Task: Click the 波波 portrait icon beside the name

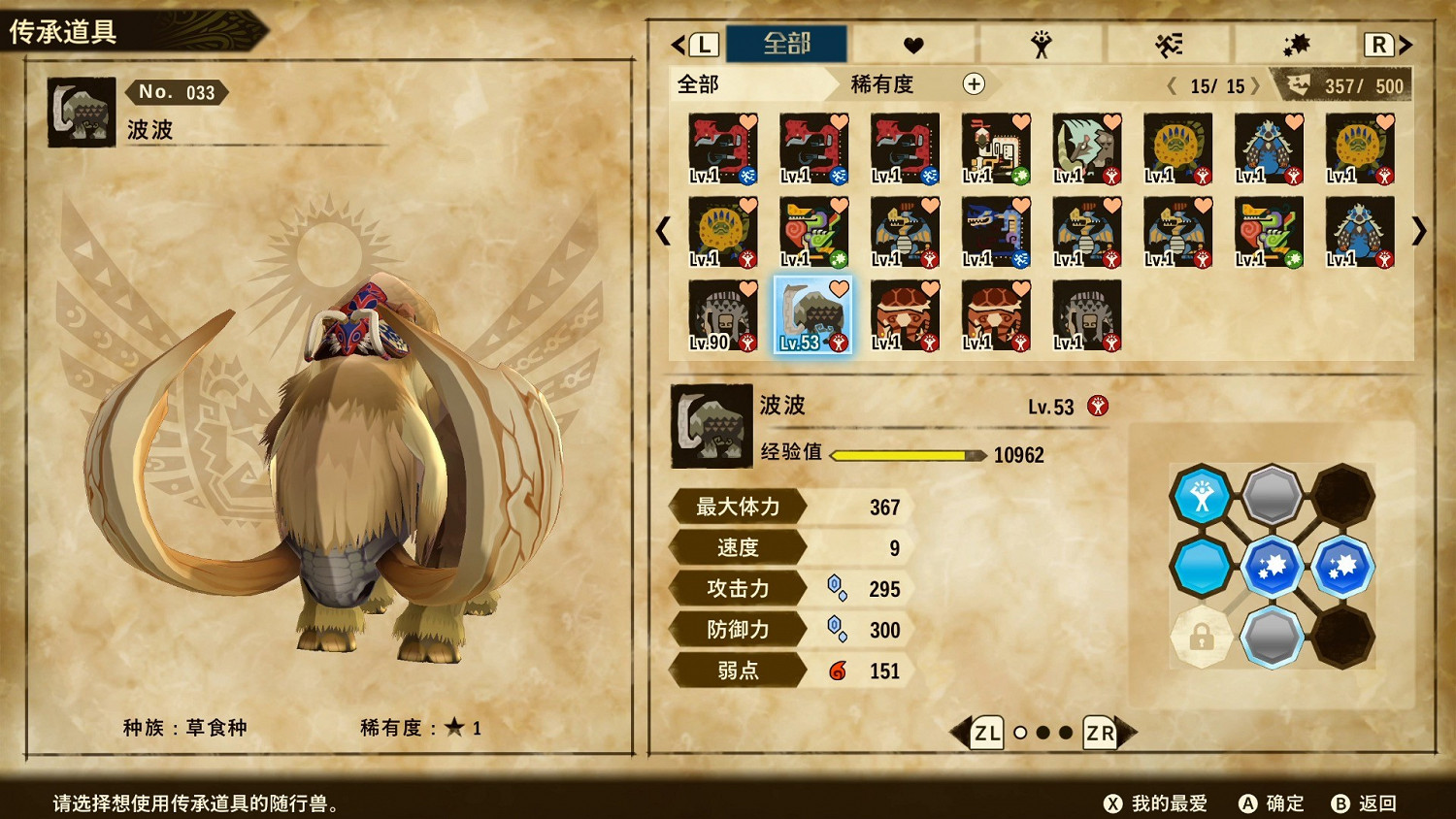Action: click(711, 425)
